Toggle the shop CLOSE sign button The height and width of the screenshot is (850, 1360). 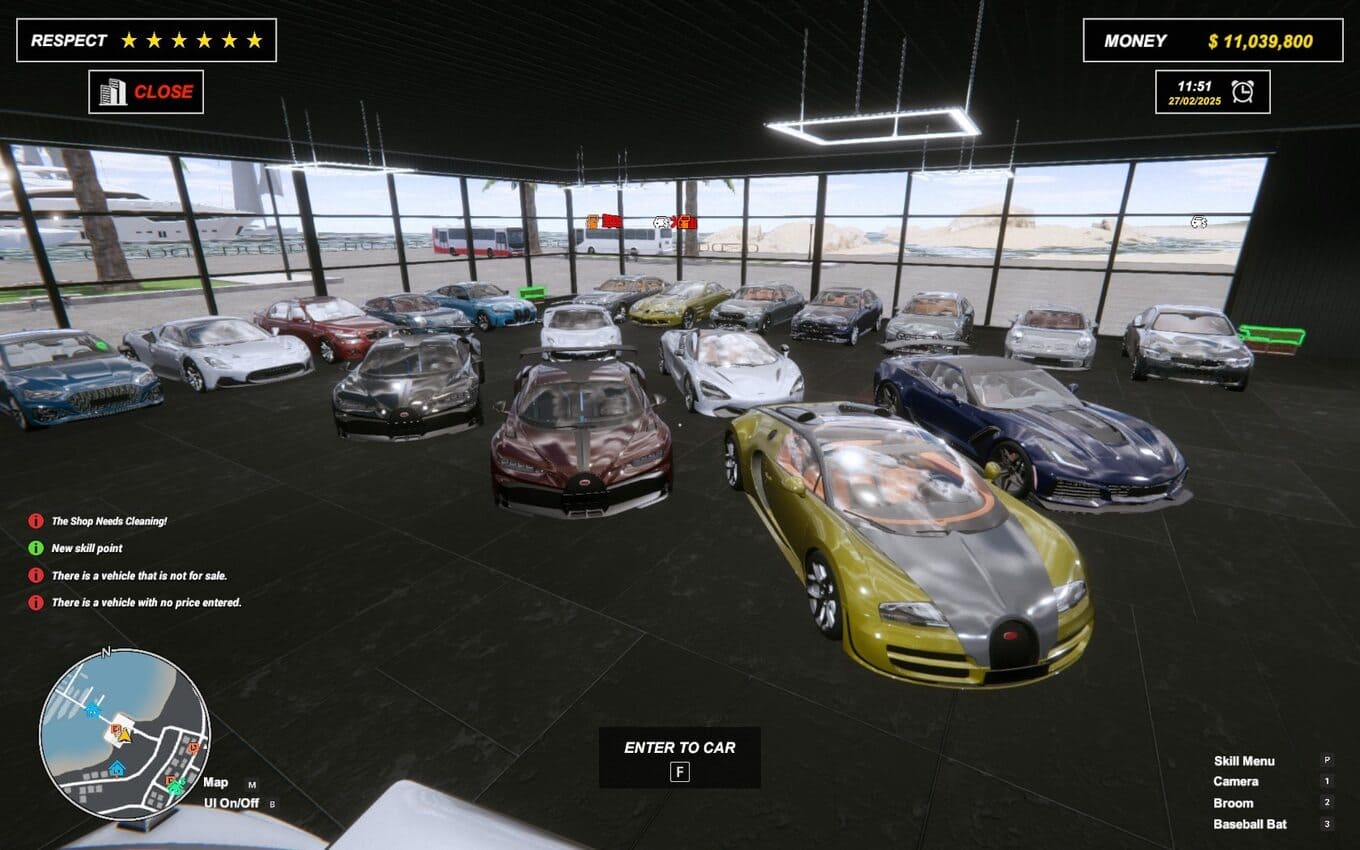tap(146, 92)
